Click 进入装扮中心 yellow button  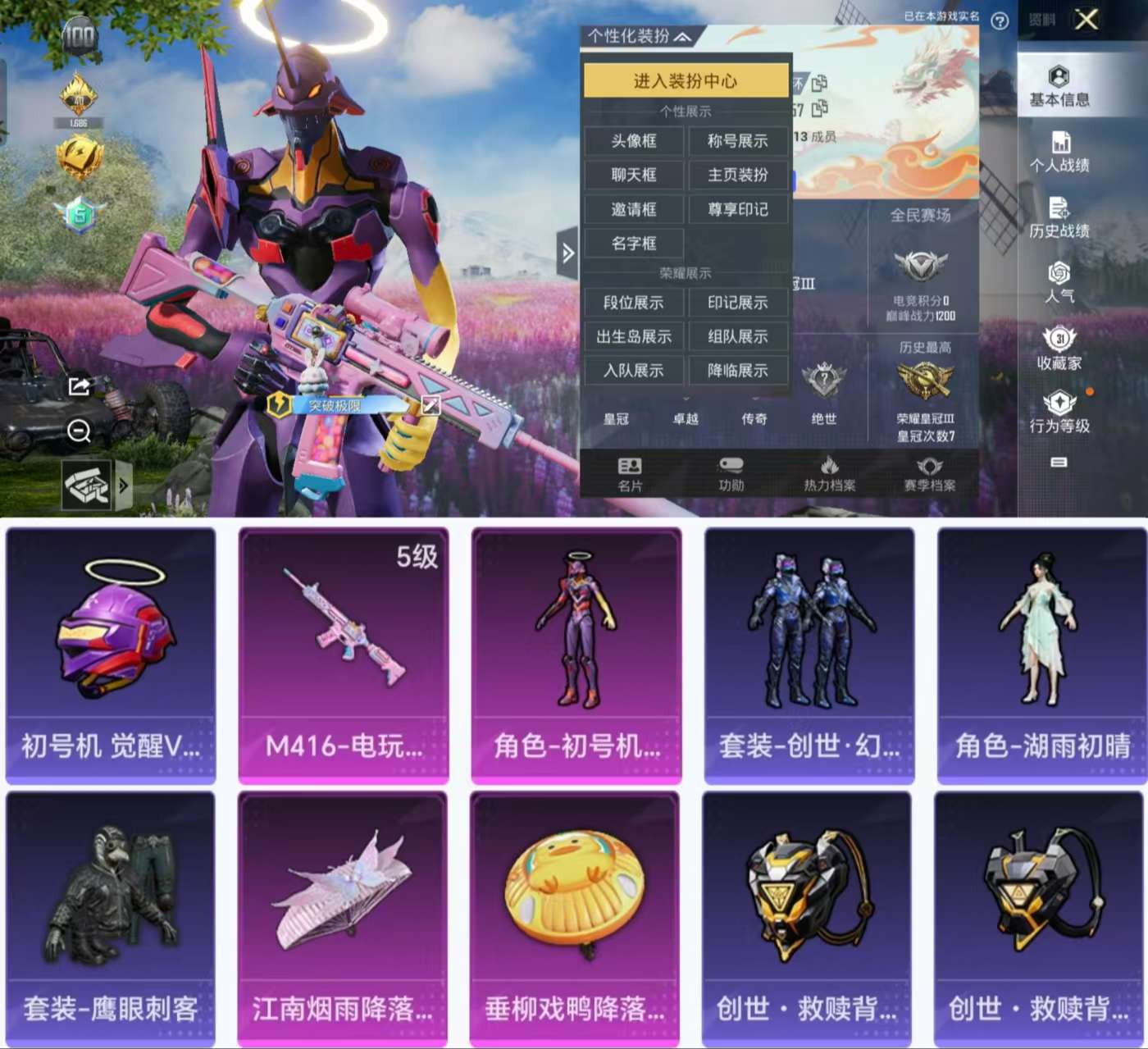[x=686, y=80]
